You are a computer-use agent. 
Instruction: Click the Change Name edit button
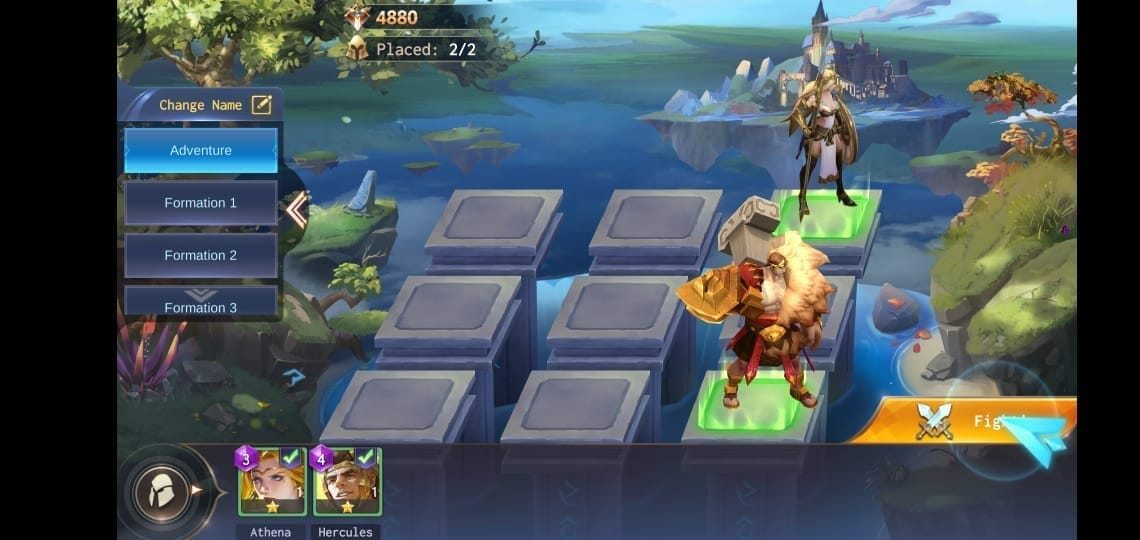[261, 104]
